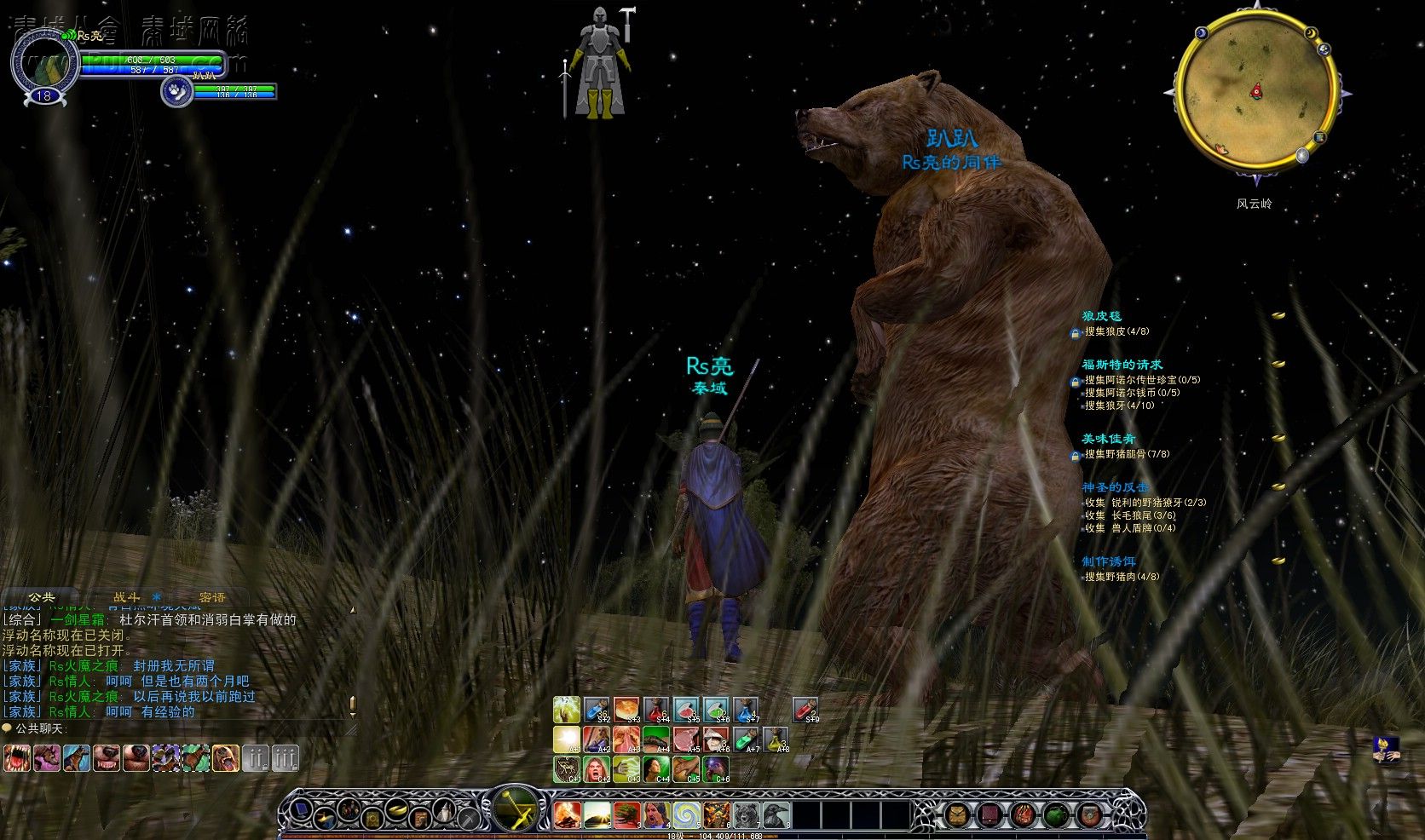Select the 狼皮毯 quest in the tracker
Screen dimensions: 1425x840
(x=1102, y=316)
